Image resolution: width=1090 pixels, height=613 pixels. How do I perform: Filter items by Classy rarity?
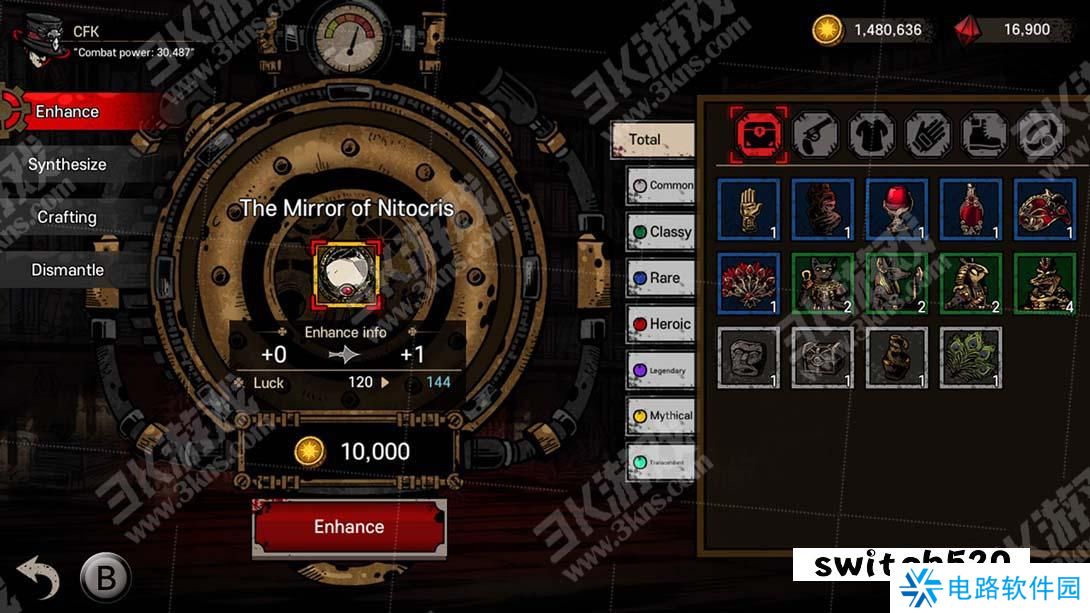(x=661, y=232)
